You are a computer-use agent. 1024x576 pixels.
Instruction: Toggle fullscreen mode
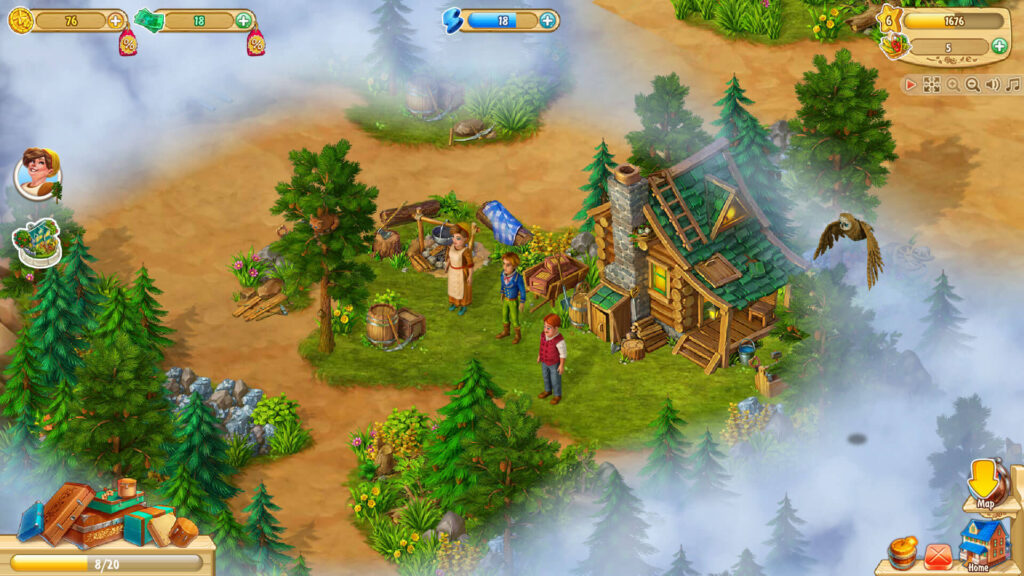pyautogui.click(x=931, y=85)
